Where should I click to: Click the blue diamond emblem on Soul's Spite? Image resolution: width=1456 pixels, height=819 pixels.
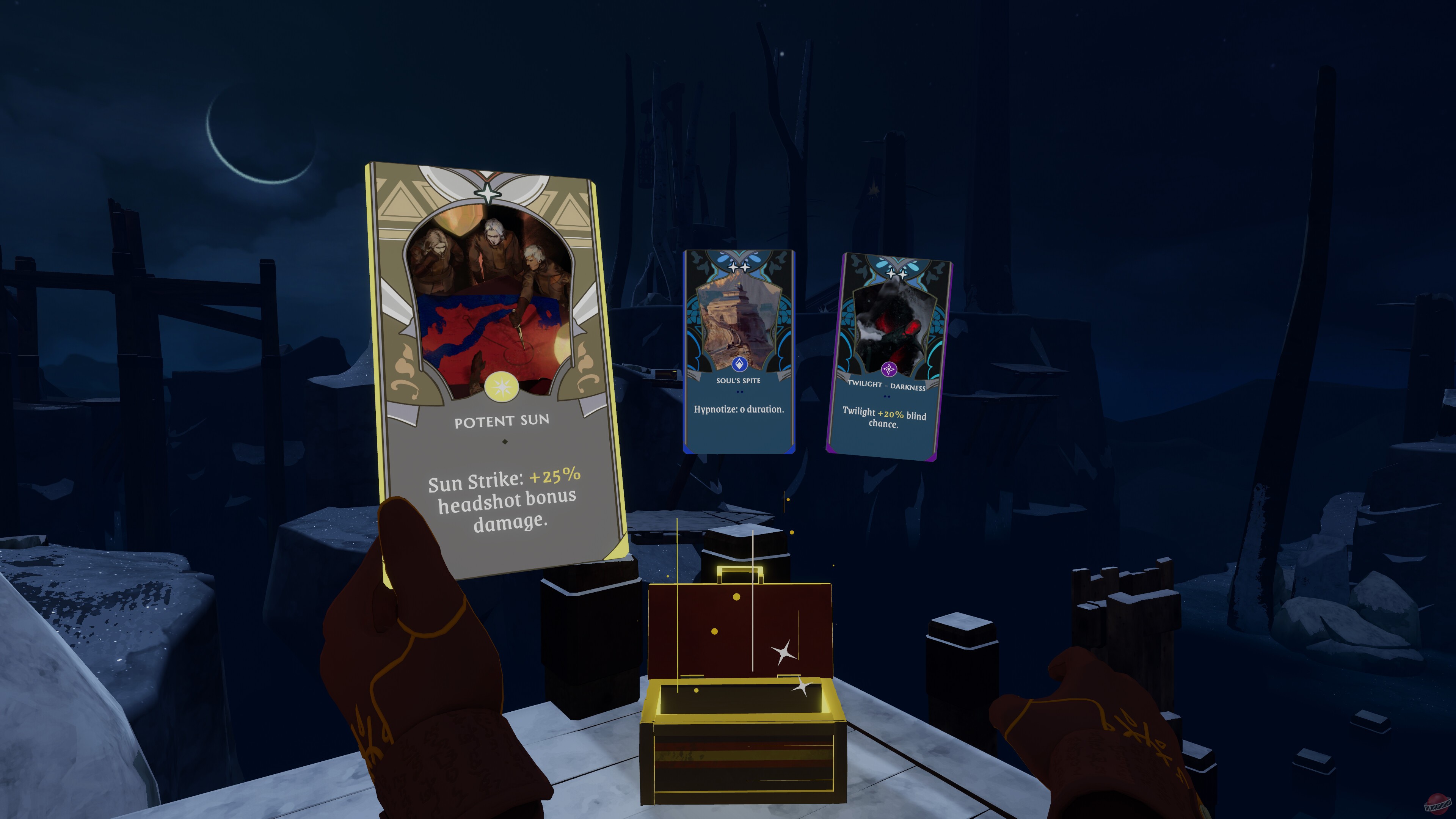click(740, 364)
